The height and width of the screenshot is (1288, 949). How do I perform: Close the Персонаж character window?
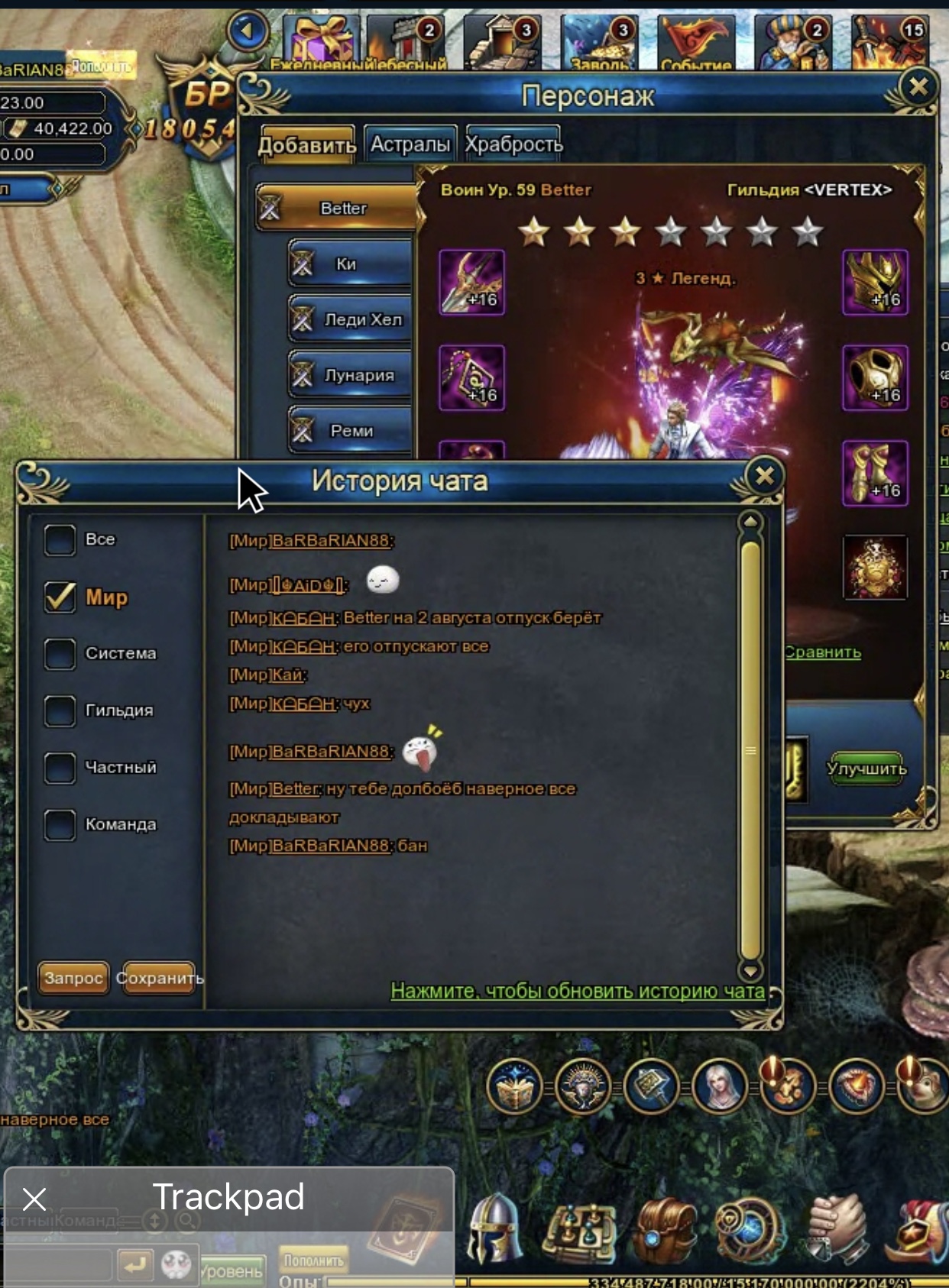click(x=918, y=86)
